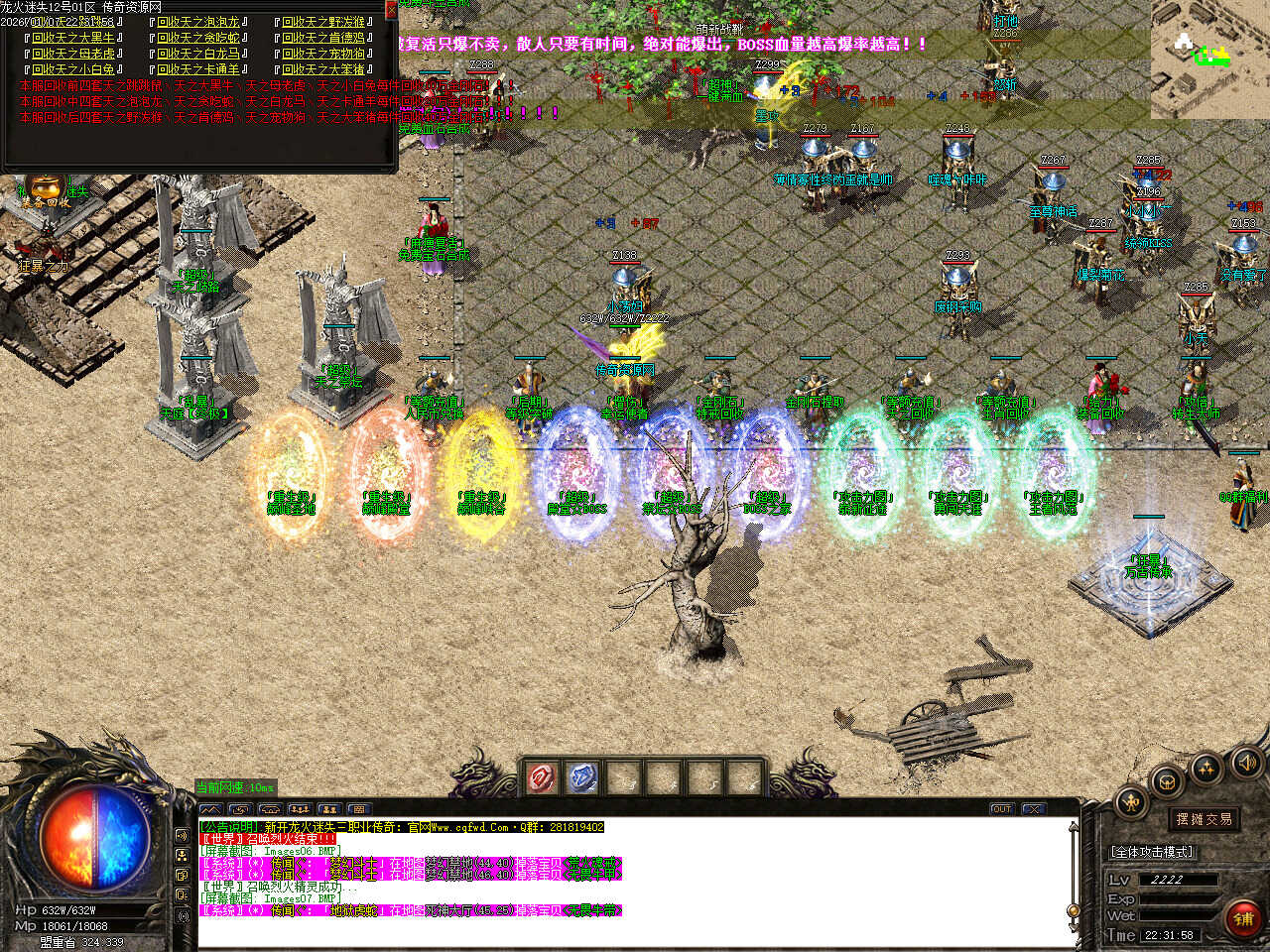The image size is (1270, 952).
Task: Use the blue scroll in the hotbar
Action: click(x=582, y=778)
